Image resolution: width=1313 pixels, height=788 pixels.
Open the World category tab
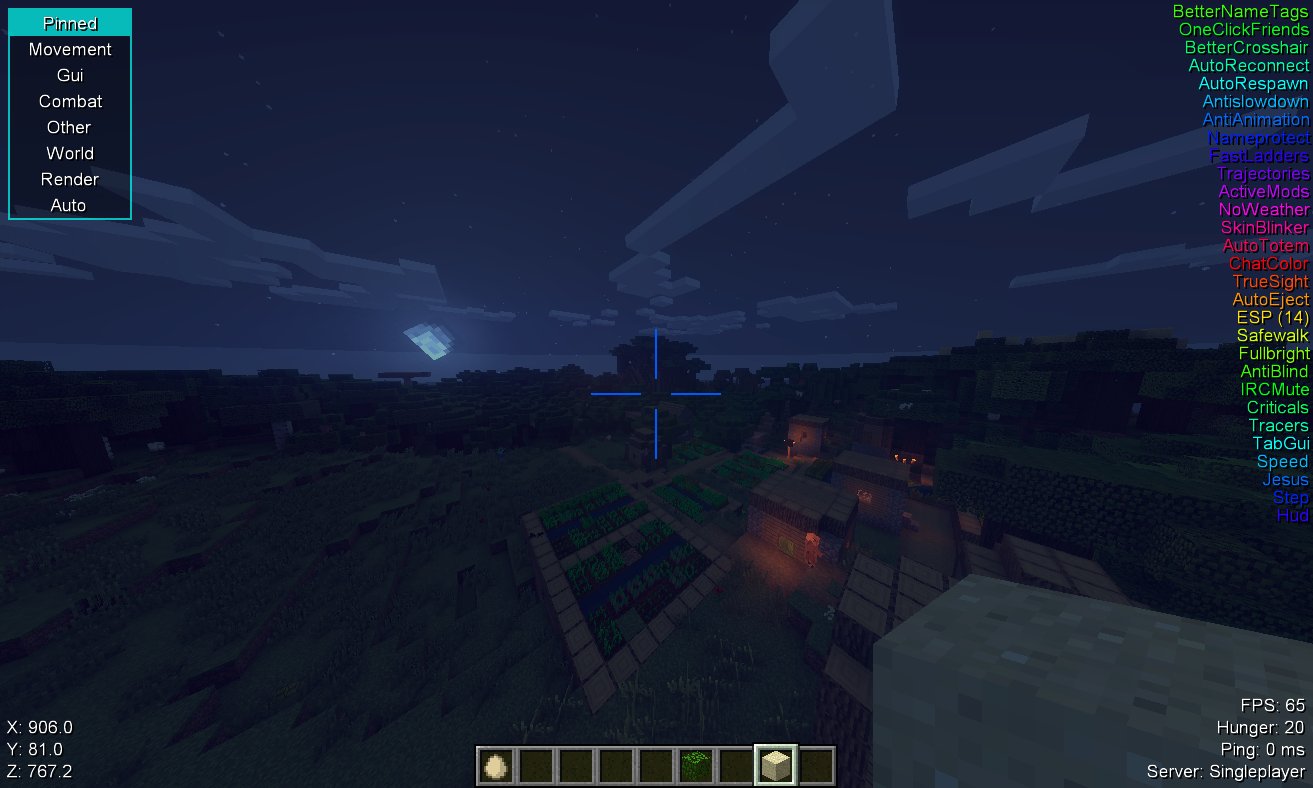click(x=69, y=153)
